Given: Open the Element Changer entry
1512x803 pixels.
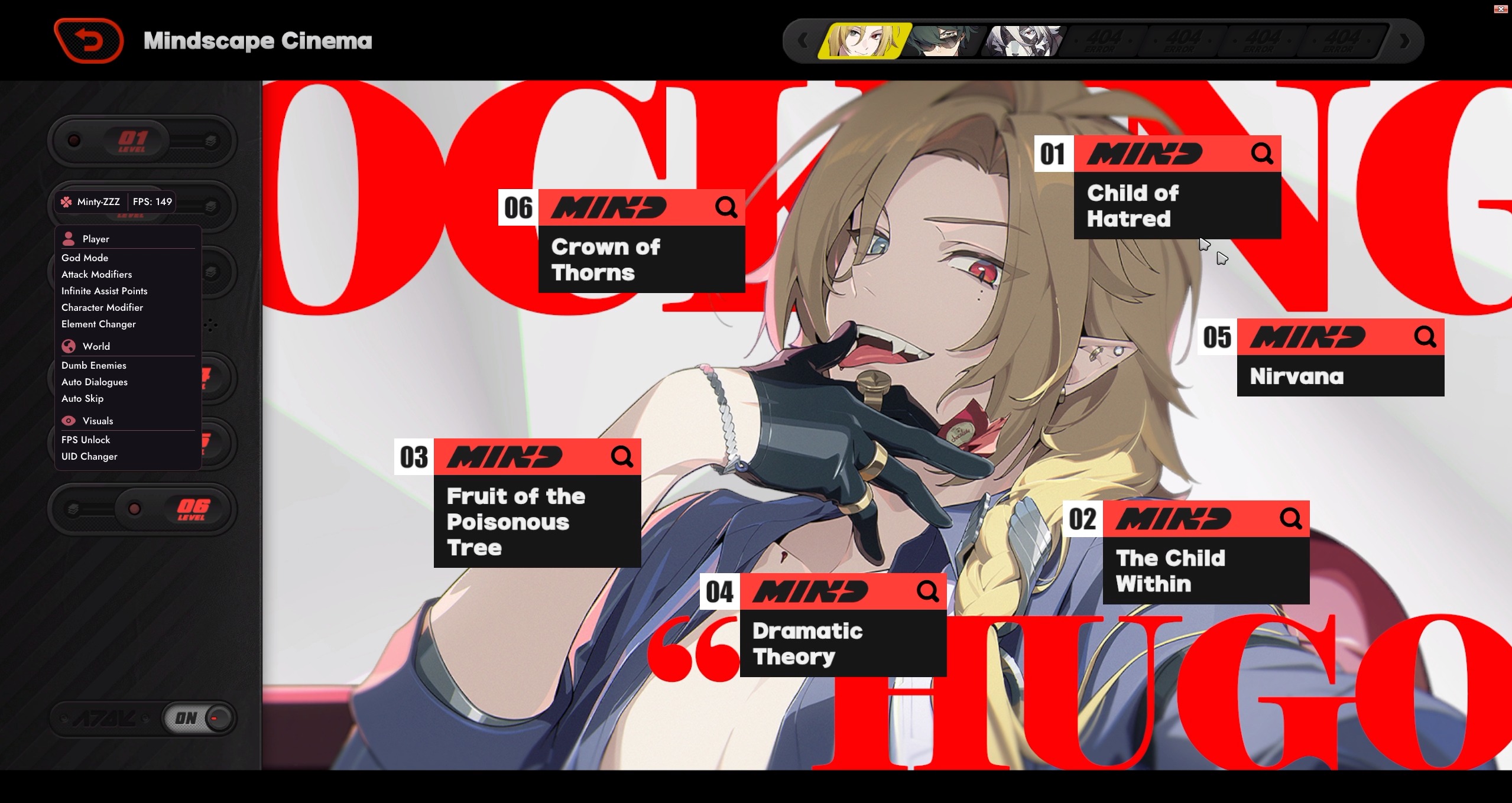Looking at the screenshot, I should (x=99, y=324).
